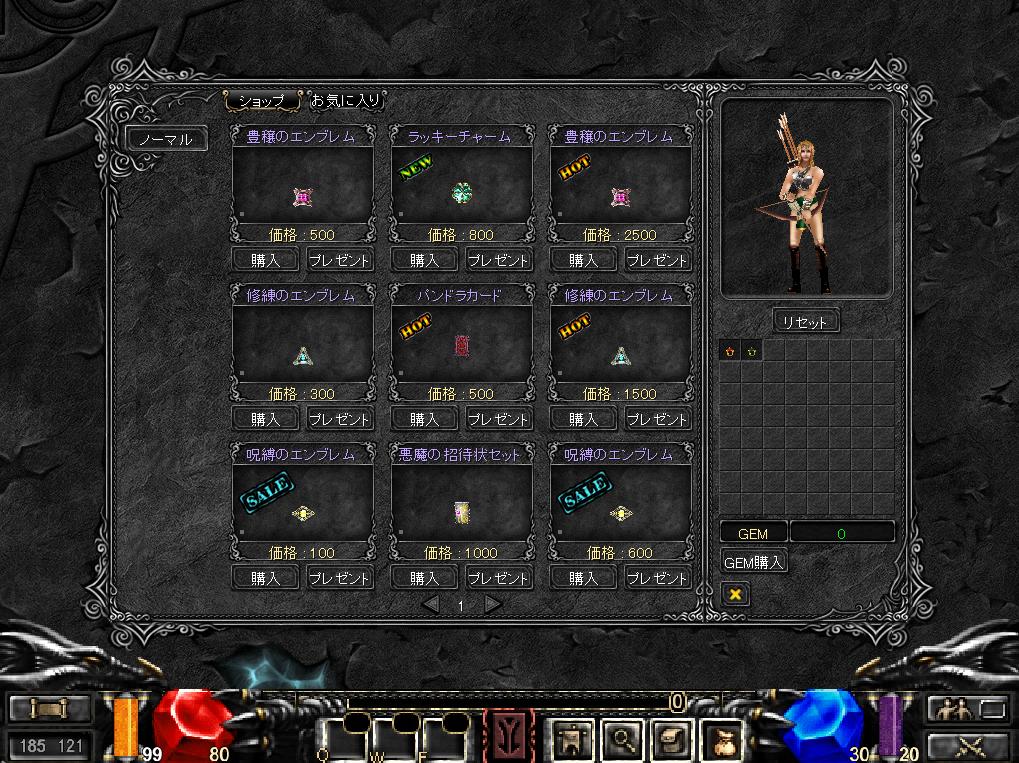Click the リセット button under character preview
Screen dimensions: 1019x763
(805, 322)
